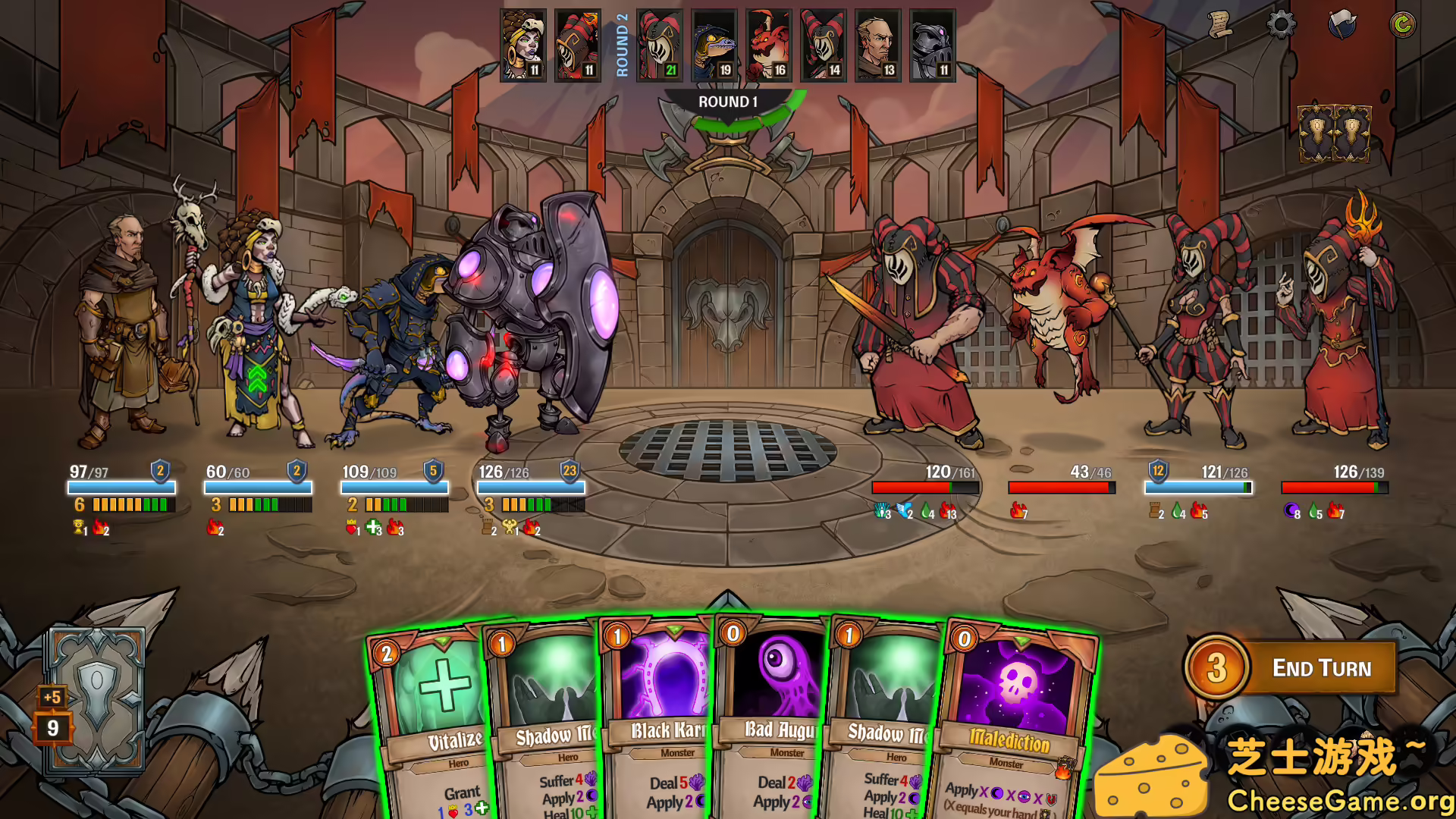Screen dimensions: 1456x819
Task: Choose the Bad Augury card
Action: tap(772, 720)
